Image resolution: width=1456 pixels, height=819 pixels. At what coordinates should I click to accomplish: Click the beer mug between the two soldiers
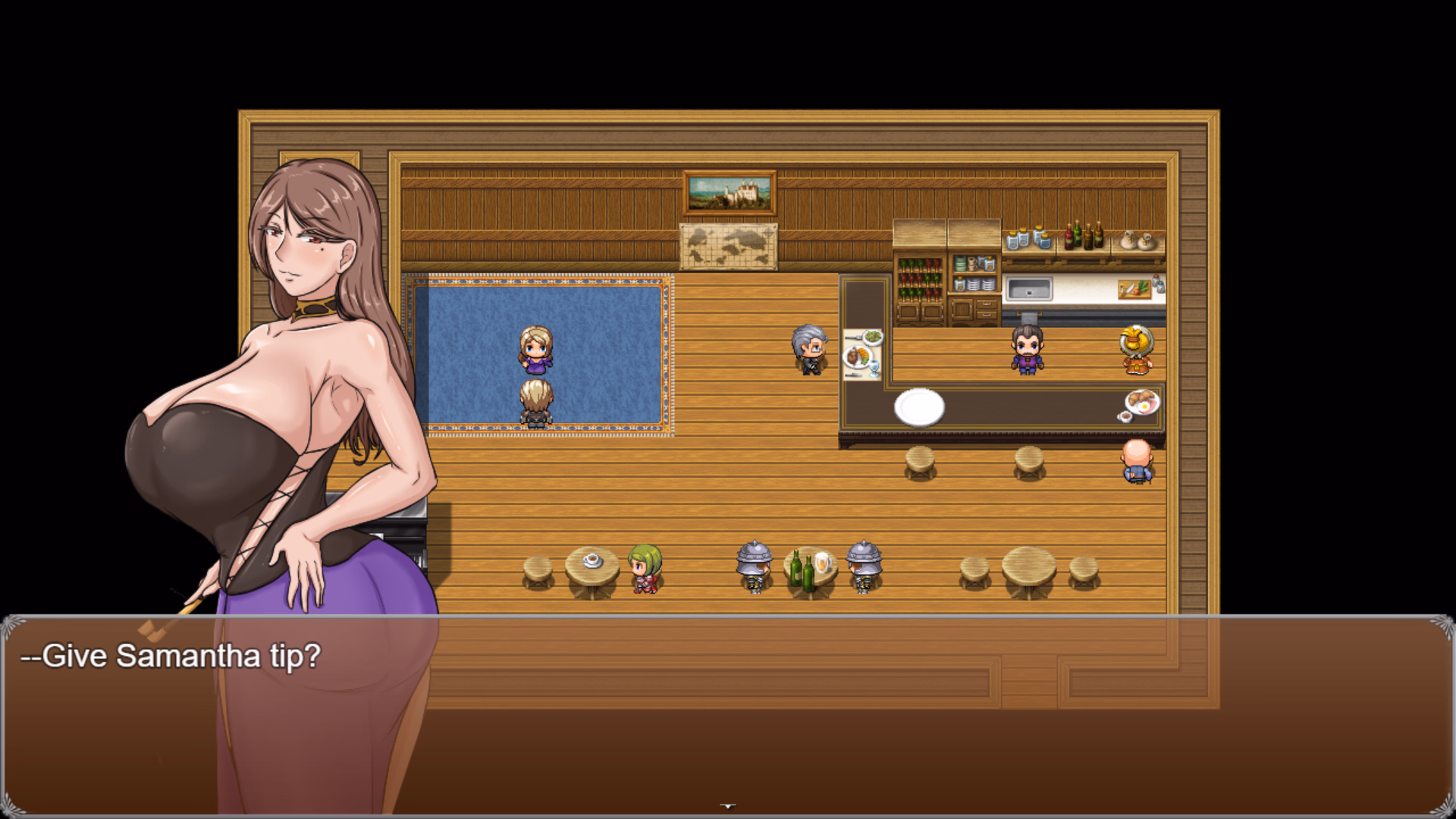(x=823, y=563)
